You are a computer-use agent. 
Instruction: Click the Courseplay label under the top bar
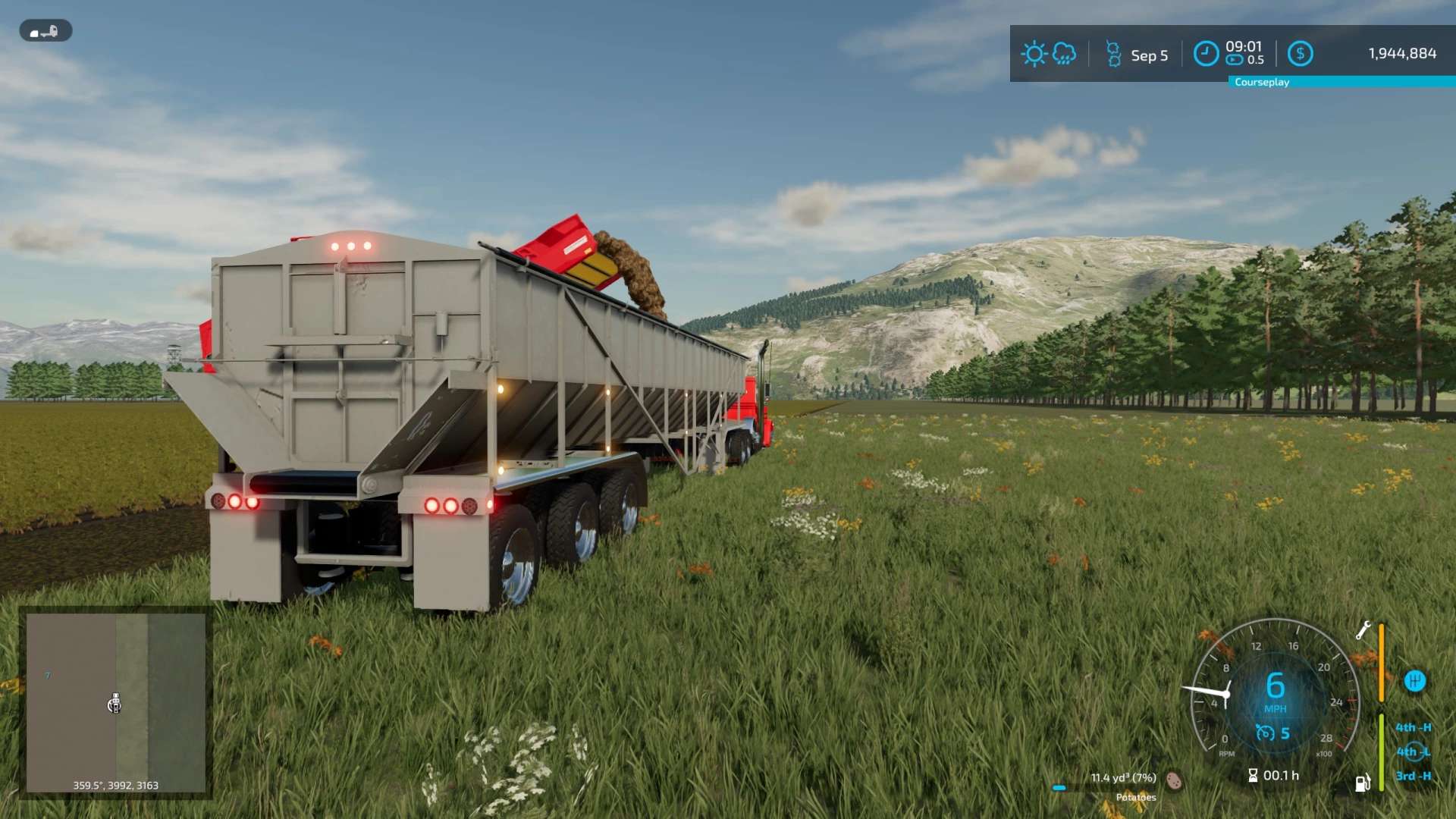tap(1262, 82)
